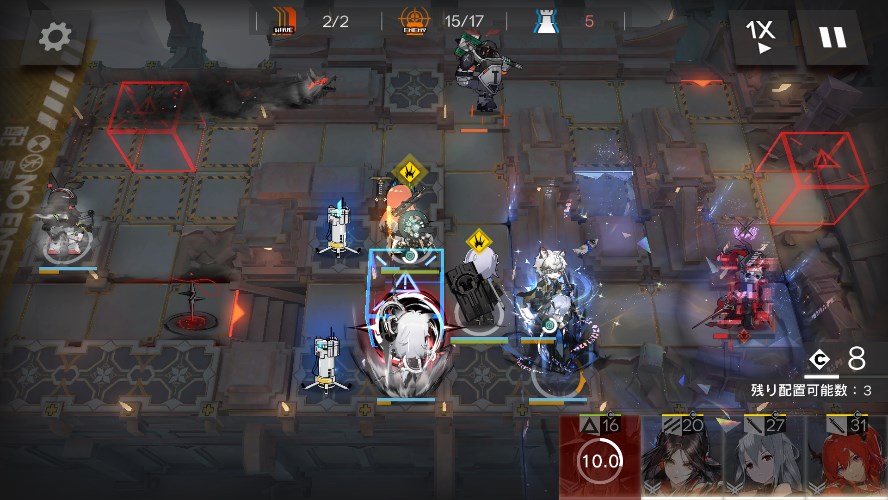The image size is (888, 500).
Task: Pause the battle
Action: [832, 37]
